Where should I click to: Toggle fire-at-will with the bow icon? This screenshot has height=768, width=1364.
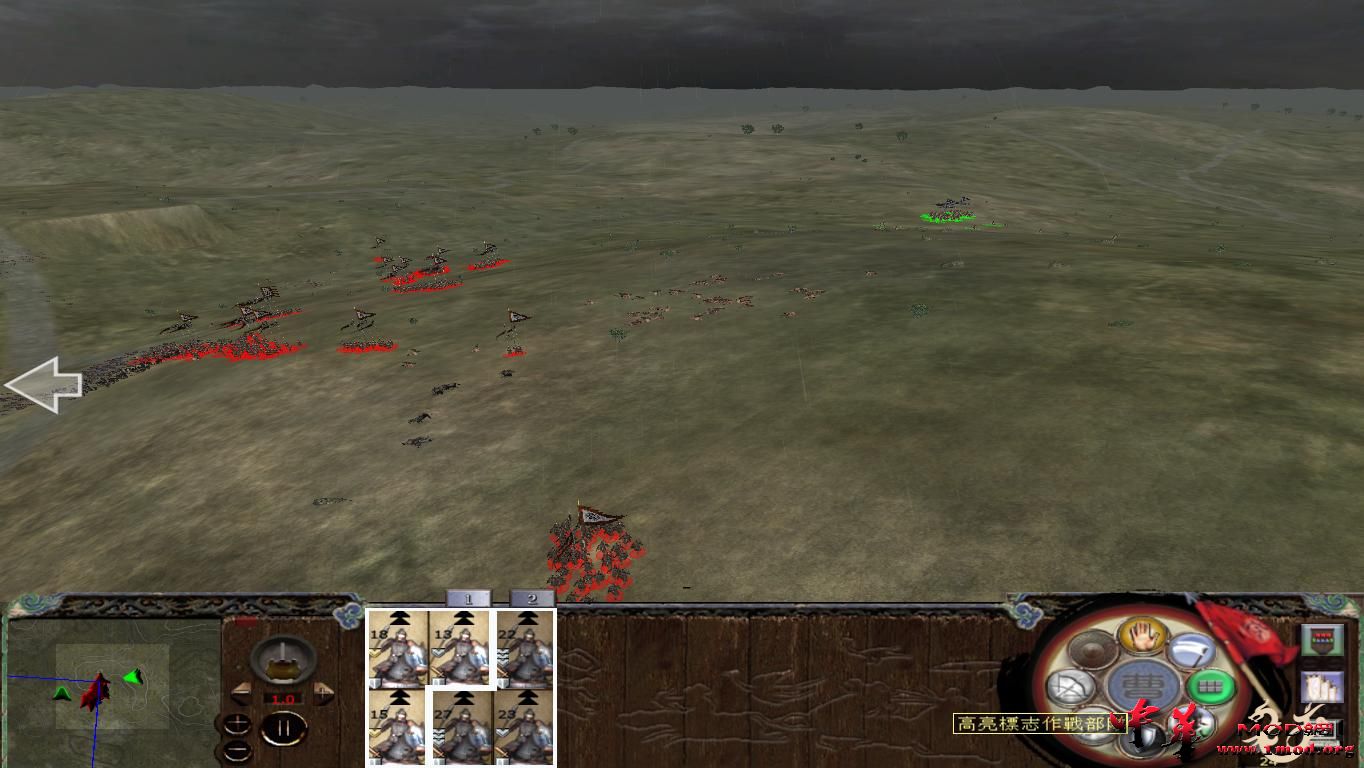tap(1069, 685)
